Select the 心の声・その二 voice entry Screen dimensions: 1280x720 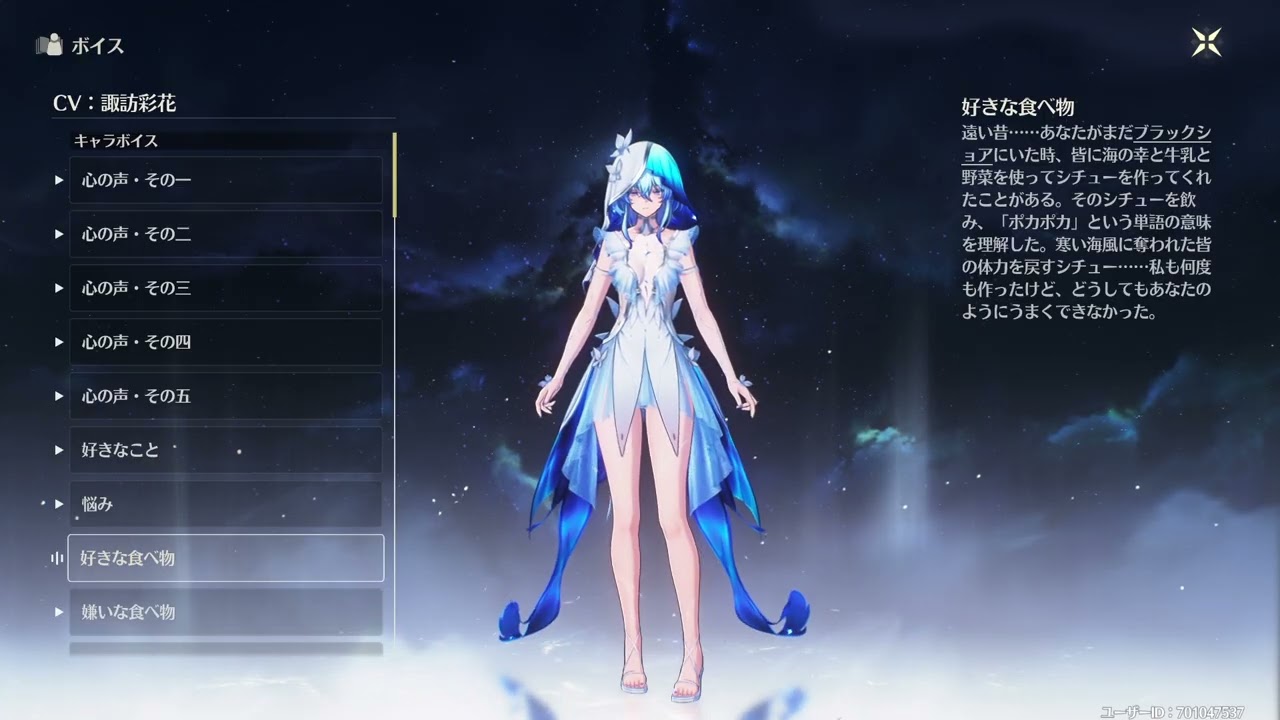[x=225, y=234]
